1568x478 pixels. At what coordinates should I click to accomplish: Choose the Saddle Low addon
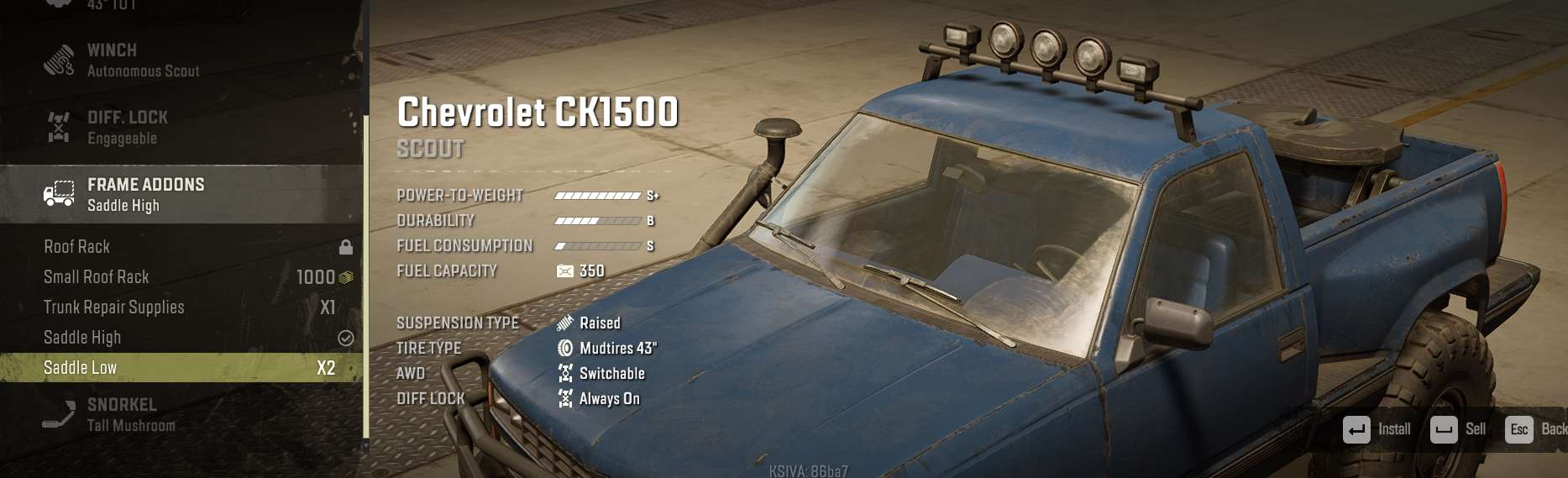pyautogui.click(x=81, y=368)
